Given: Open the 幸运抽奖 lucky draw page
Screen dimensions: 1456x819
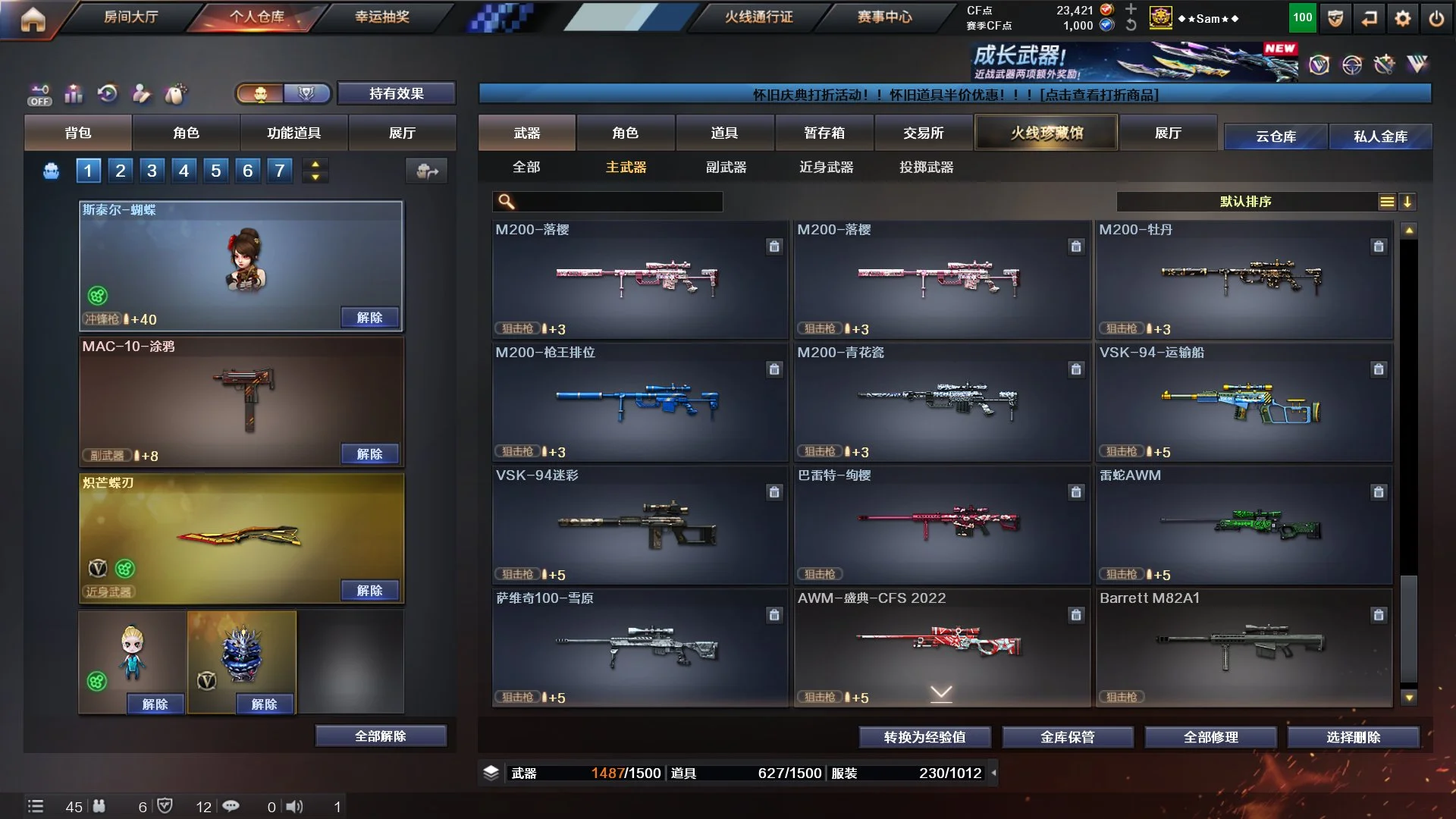Looking at the screenshot, I should tap(382, 17).
